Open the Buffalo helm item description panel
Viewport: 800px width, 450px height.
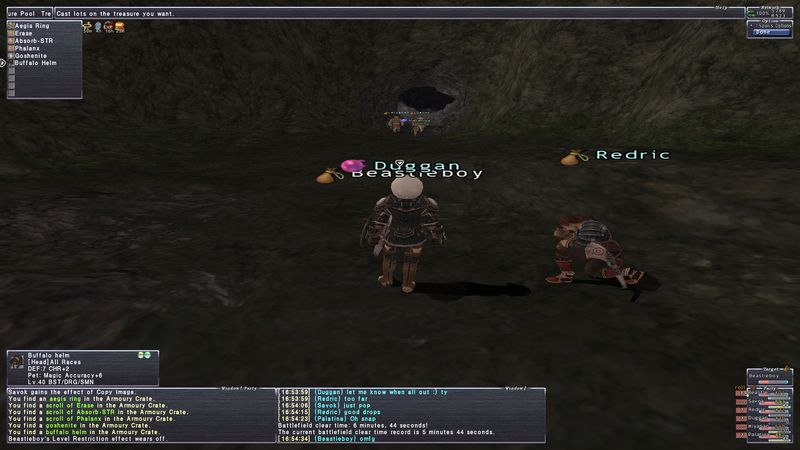82,368
